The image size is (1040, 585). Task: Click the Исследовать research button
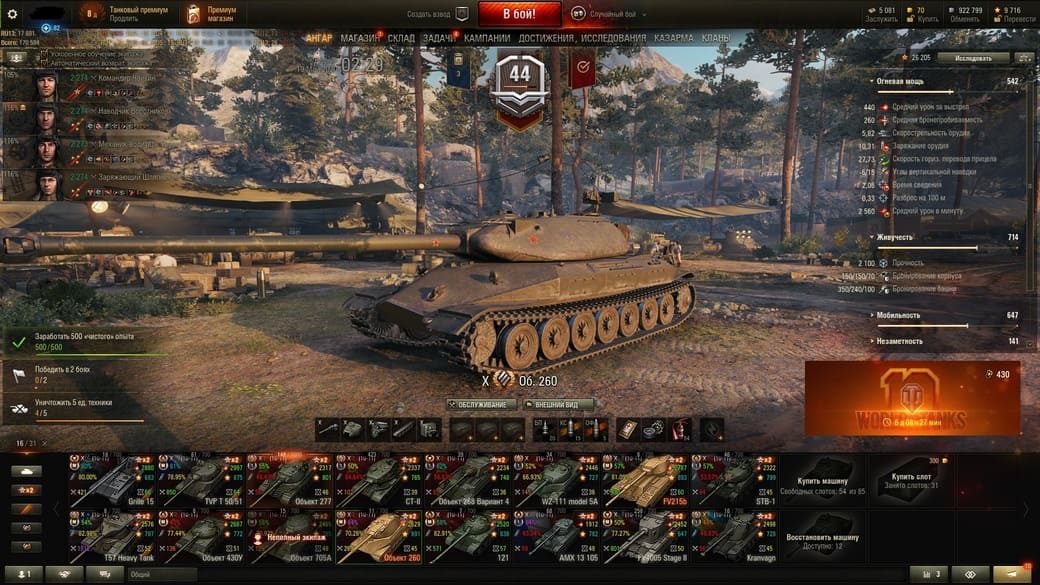(973, 58)
